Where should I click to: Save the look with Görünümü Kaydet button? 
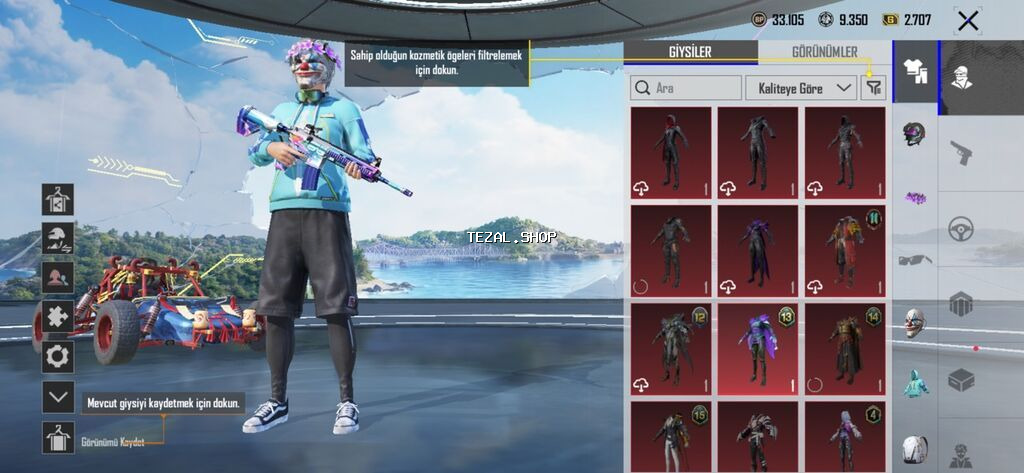pos(58,438)
